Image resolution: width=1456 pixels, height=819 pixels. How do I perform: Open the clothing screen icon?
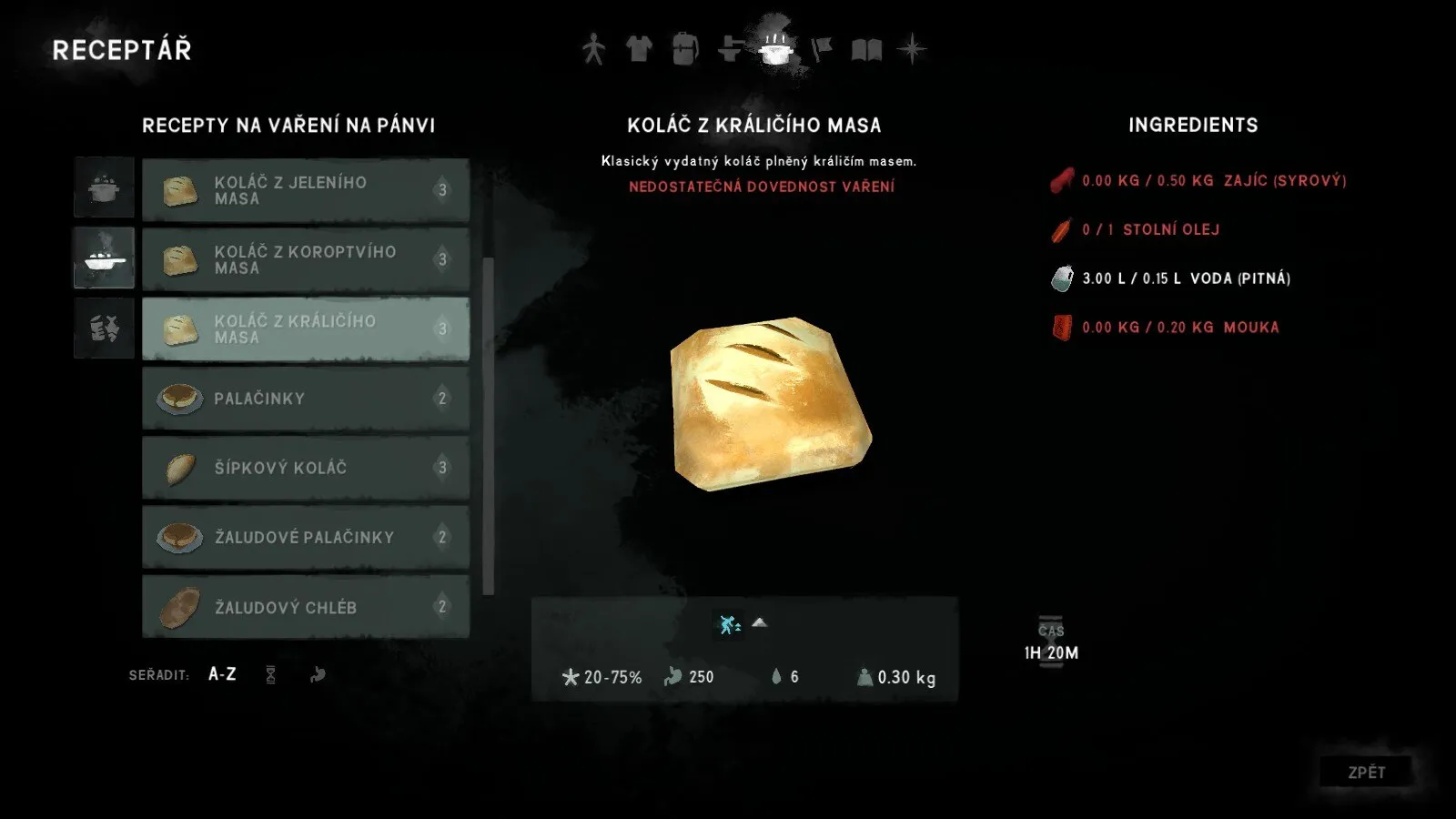pos(639,50)
